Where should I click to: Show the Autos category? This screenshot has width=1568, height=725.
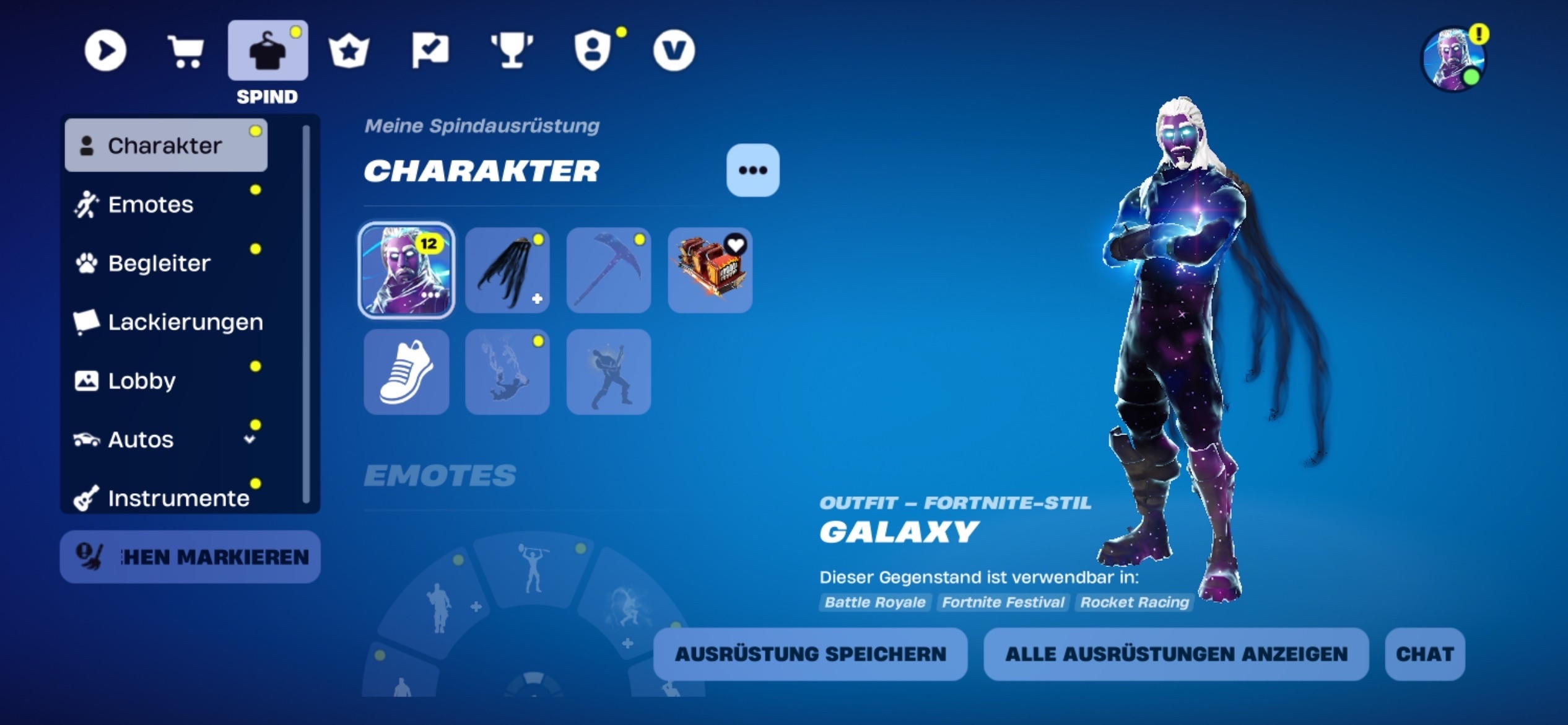coord(141,439)
